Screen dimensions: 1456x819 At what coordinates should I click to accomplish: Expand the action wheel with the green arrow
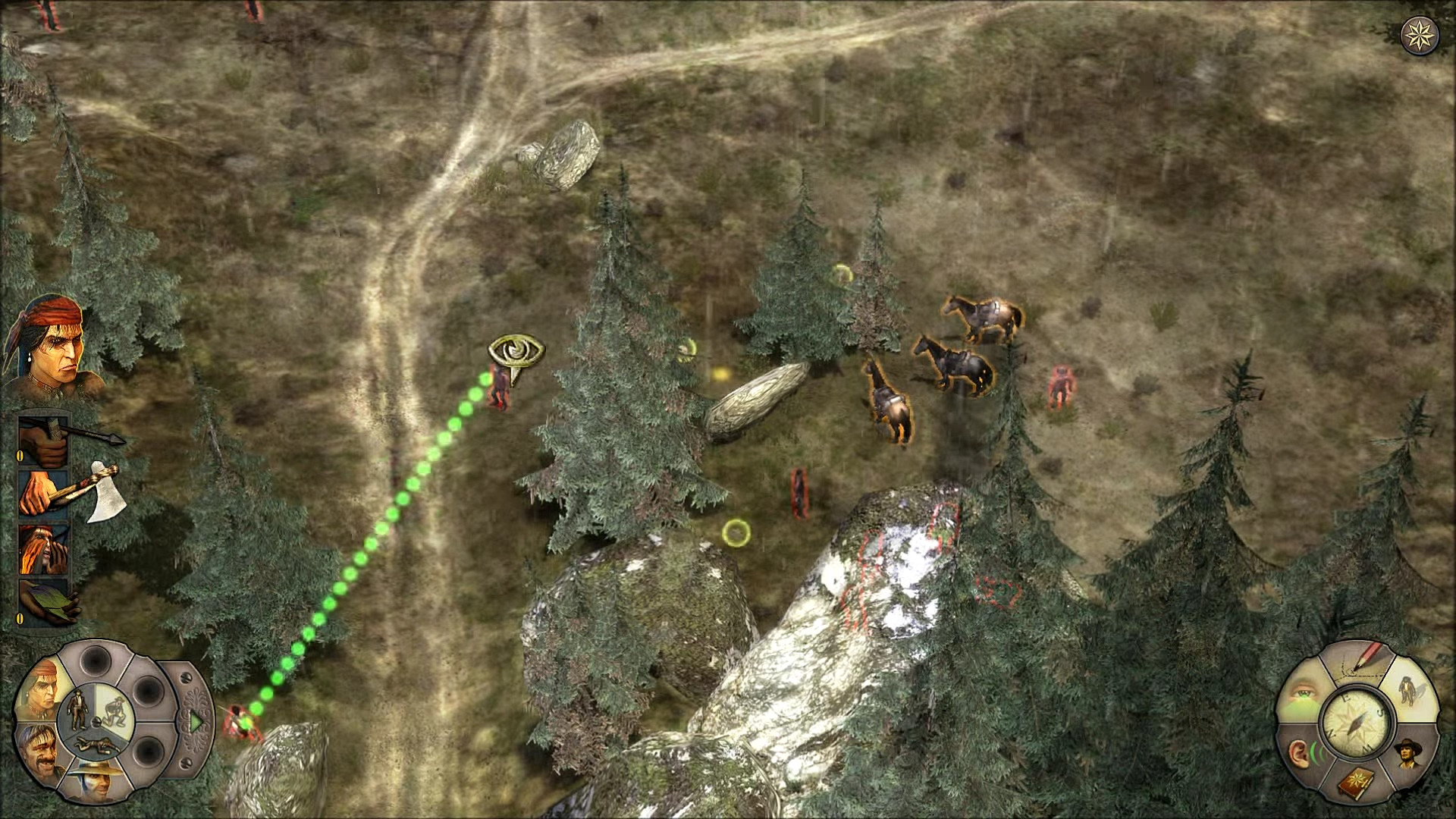click(x=196, y=722)
